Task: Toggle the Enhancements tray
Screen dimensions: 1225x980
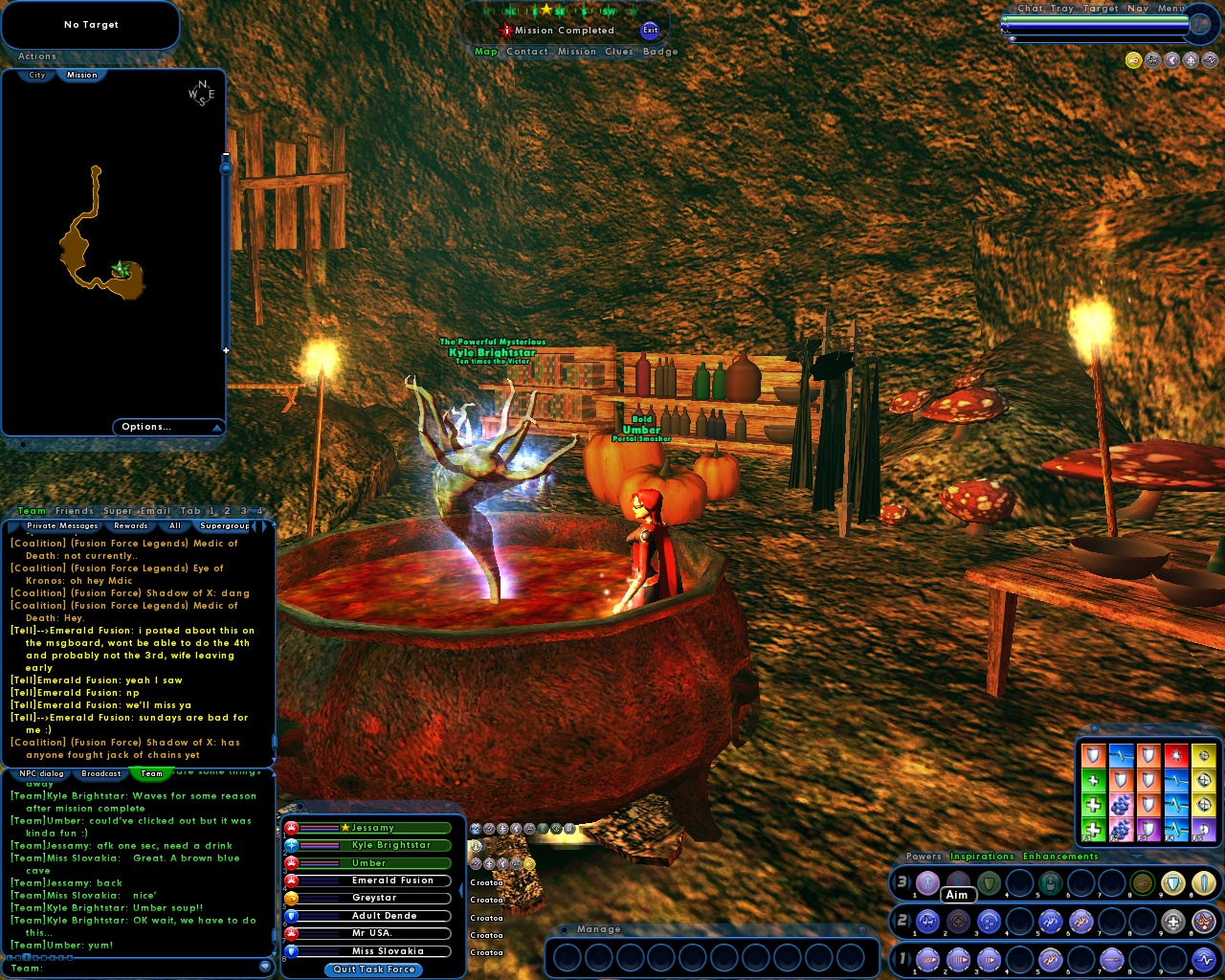Action: (x=1059, y=856)
